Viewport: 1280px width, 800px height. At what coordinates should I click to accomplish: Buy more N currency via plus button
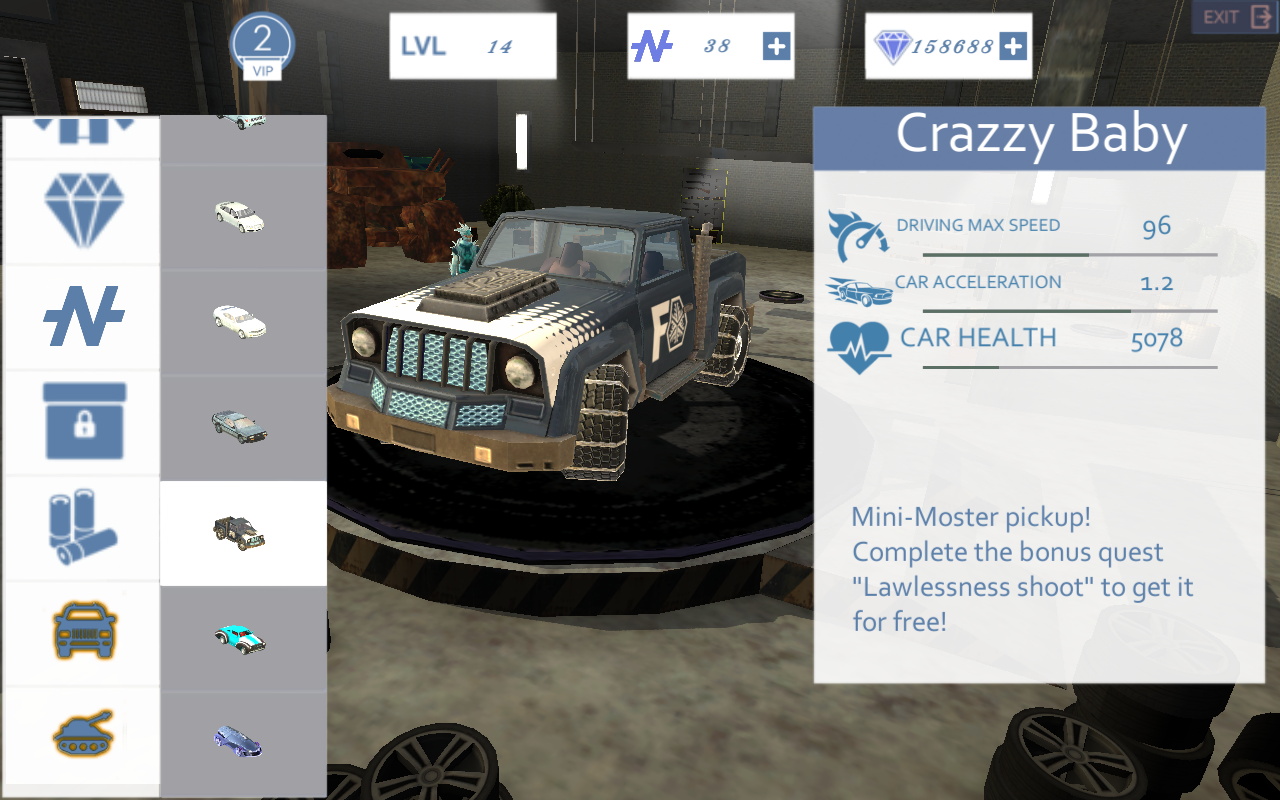776,46
